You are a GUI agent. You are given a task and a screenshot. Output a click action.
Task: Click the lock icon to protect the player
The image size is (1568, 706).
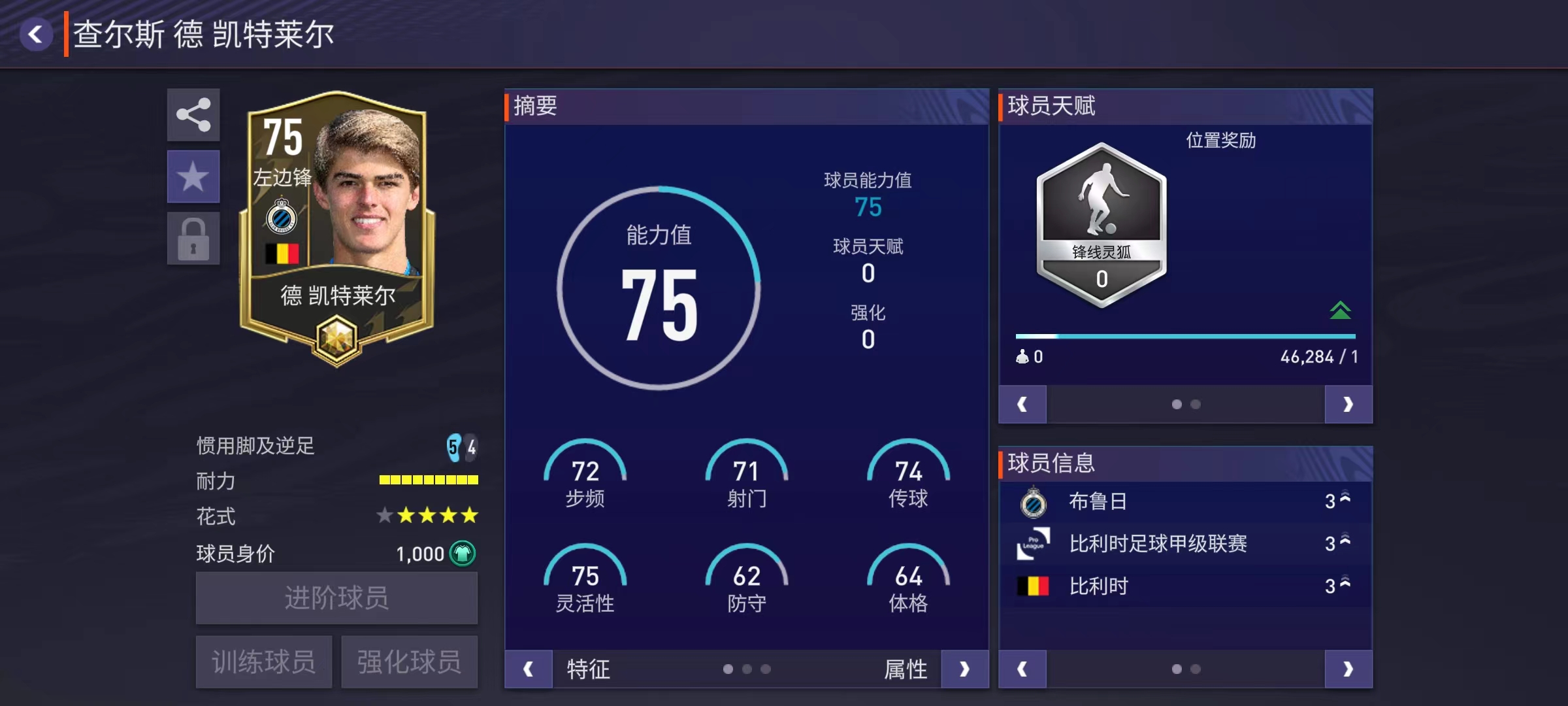[193, 237]
